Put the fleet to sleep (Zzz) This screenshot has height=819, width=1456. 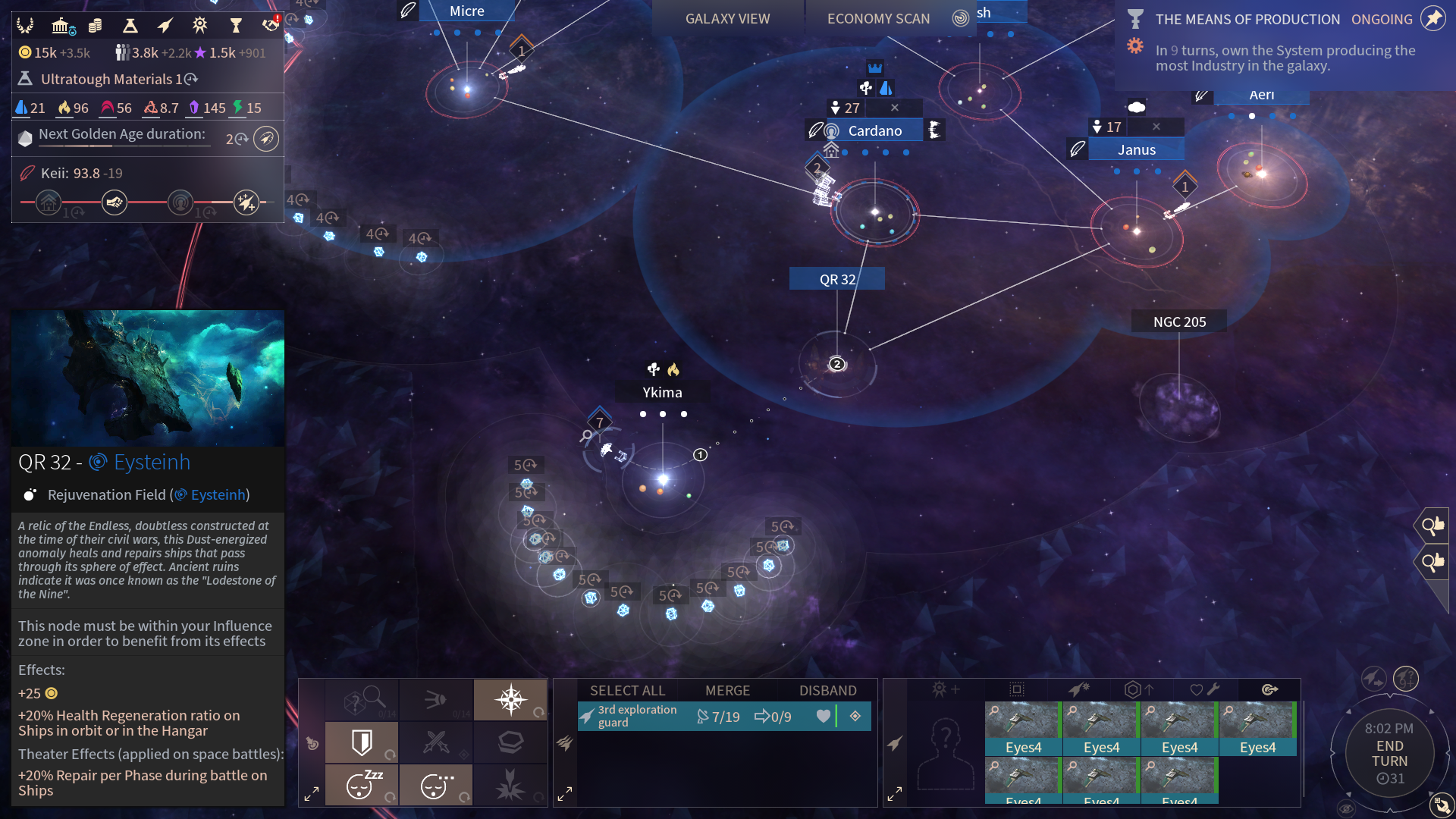[x=362, y=784]
